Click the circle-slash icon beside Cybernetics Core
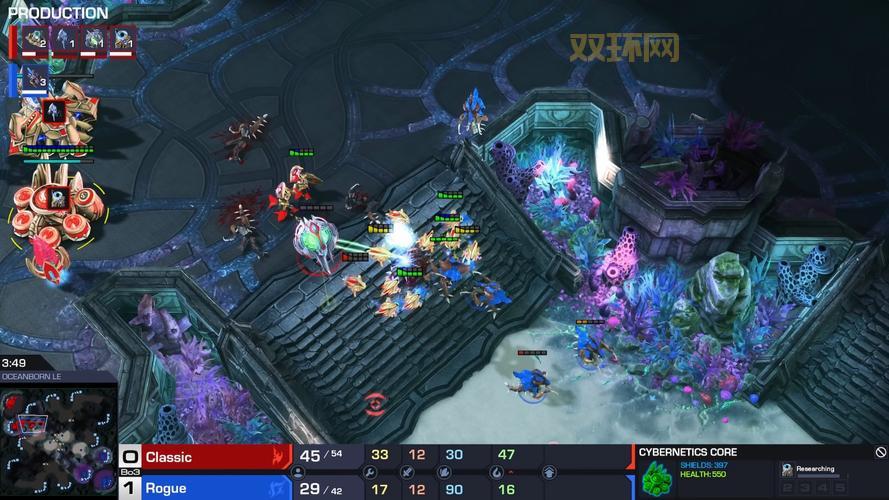 tap(880, 452)
